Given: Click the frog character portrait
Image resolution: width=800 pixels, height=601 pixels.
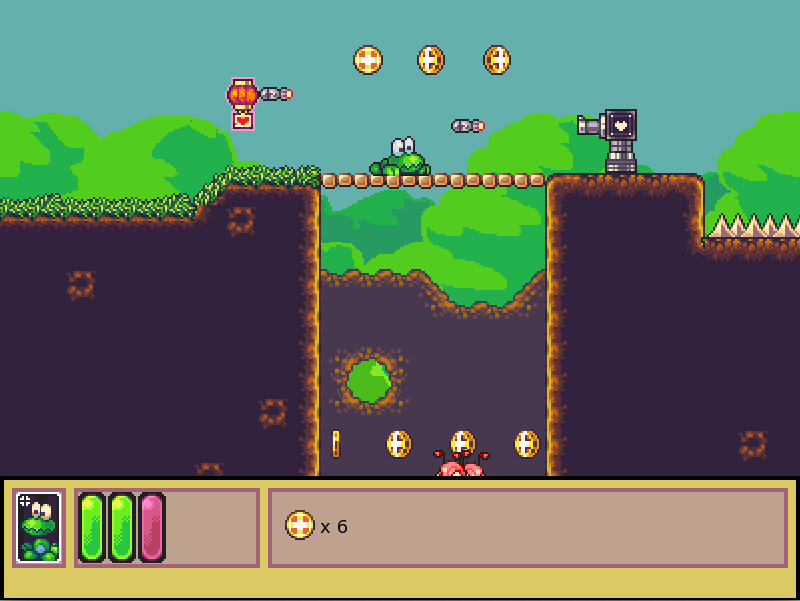Looking at the screenshot, I should point(39,527).
